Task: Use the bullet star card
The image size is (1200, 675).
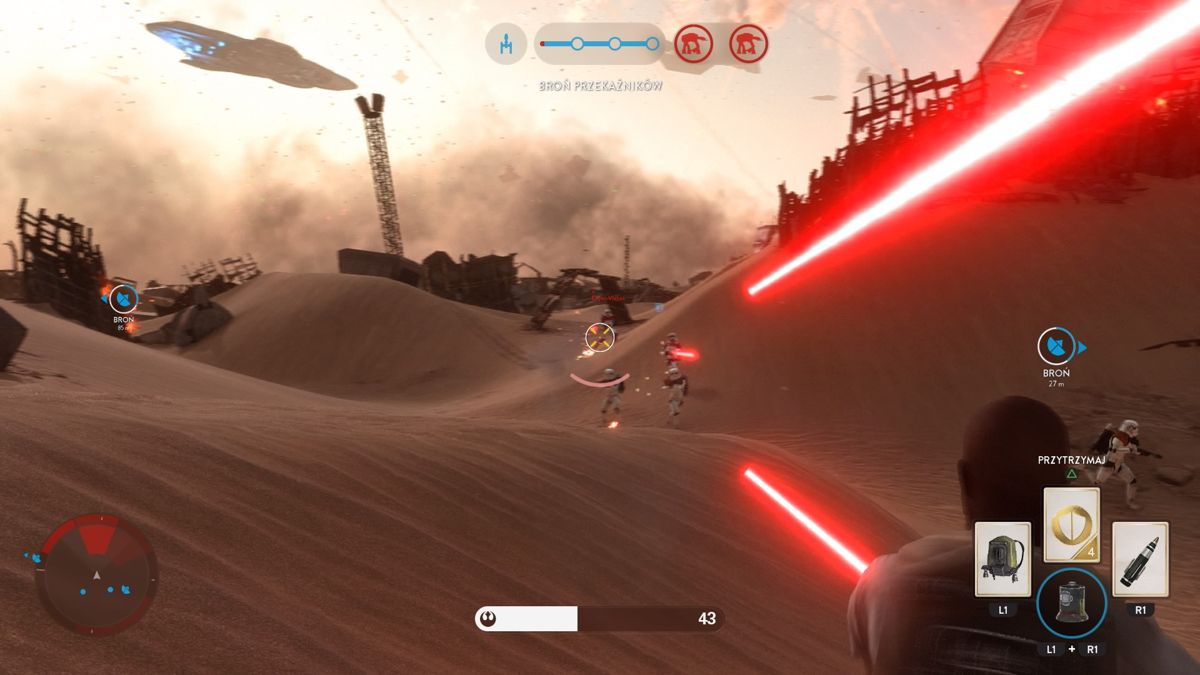Action: 1140,559
